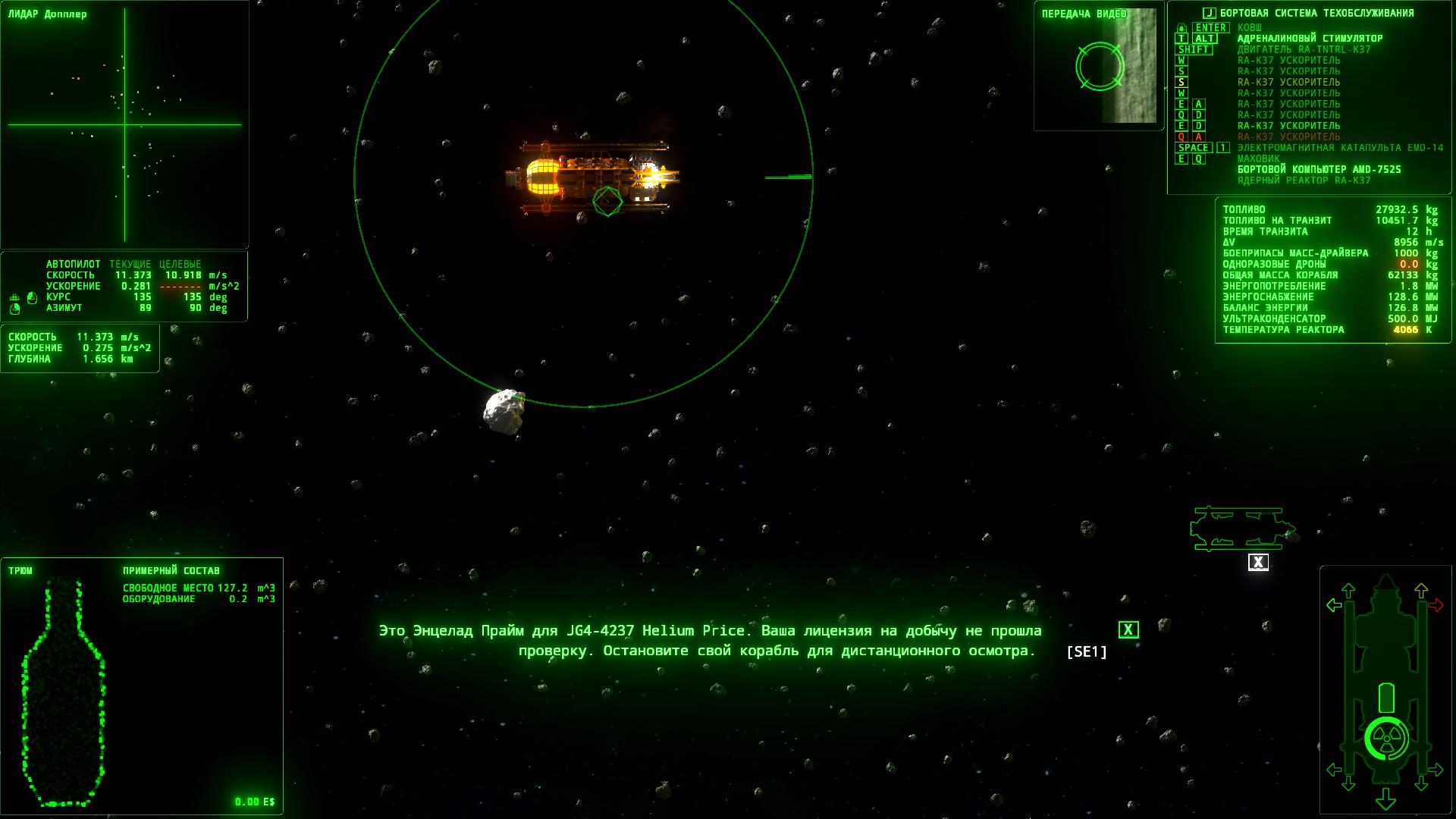Click the battery icon on ship diagram
Image resolution: width=1456 pixels, height=819 pixels.
[1385, 698]
